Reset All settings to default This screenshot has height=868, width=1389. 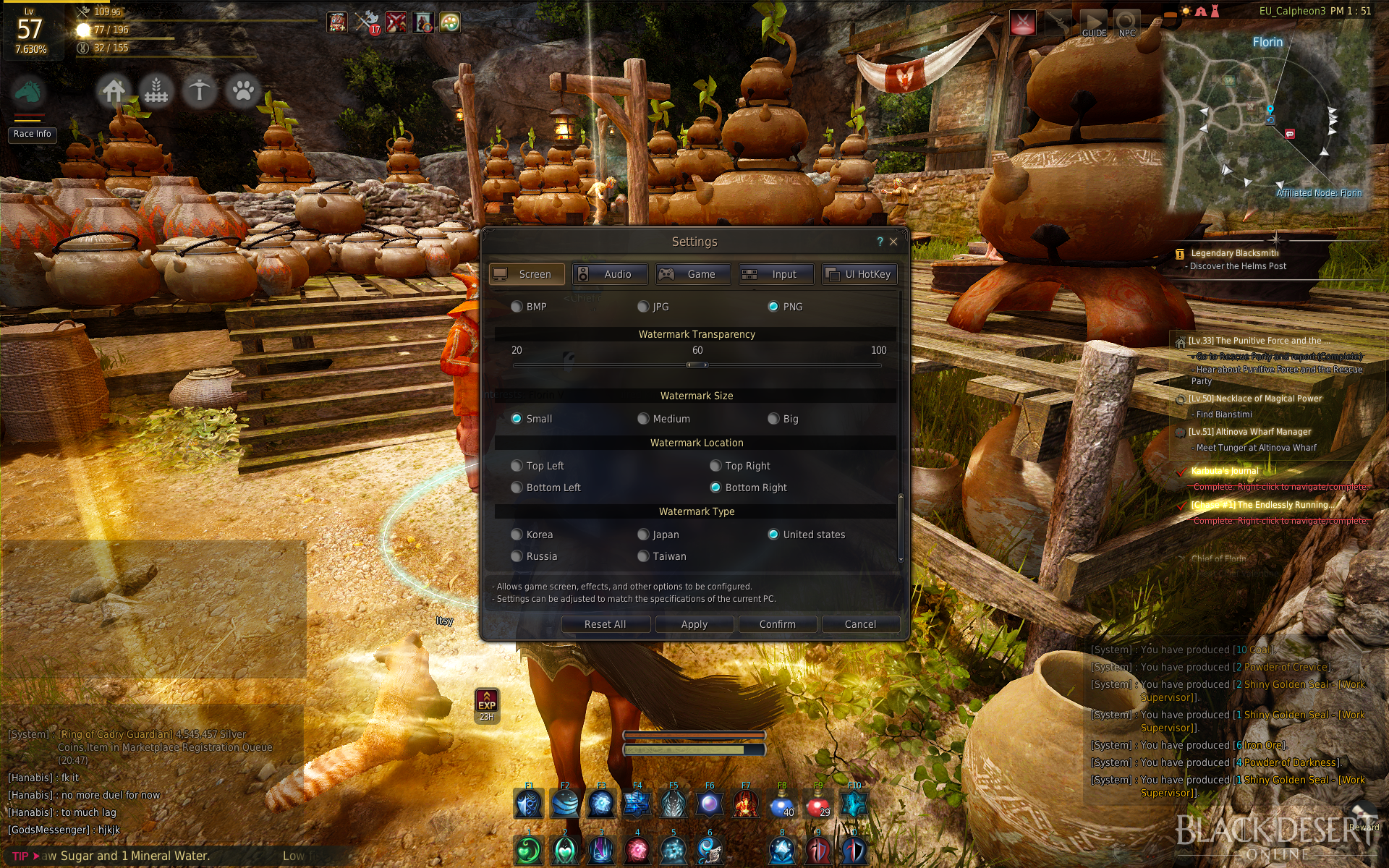click(x=606, y=624)
